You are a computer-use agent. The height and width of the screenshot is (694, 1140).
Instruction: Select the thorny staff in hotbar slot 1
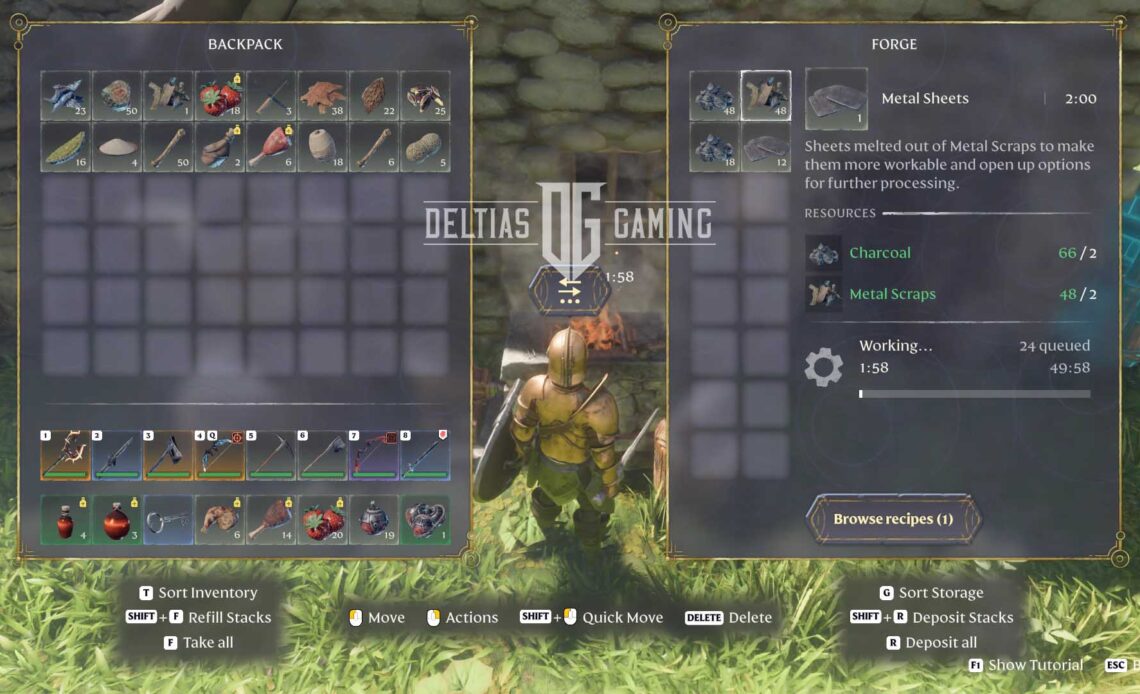66,456
